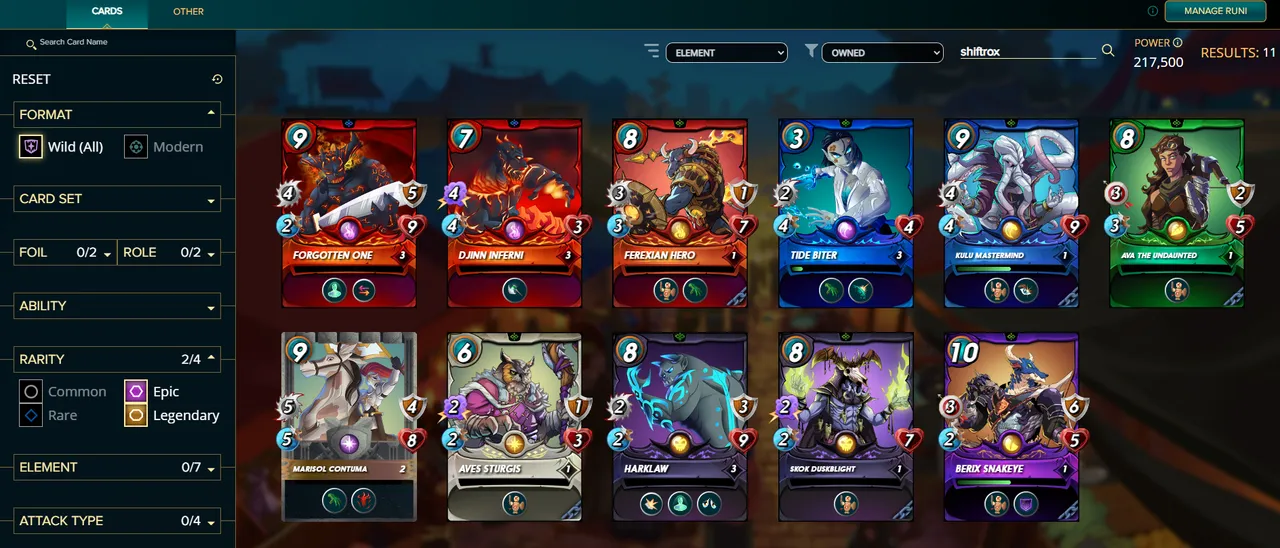Choose the Kulu Mastermind card
The height and width of the screenshot is (548, 1280).
pyautogui.click(x=1011, y=213)
